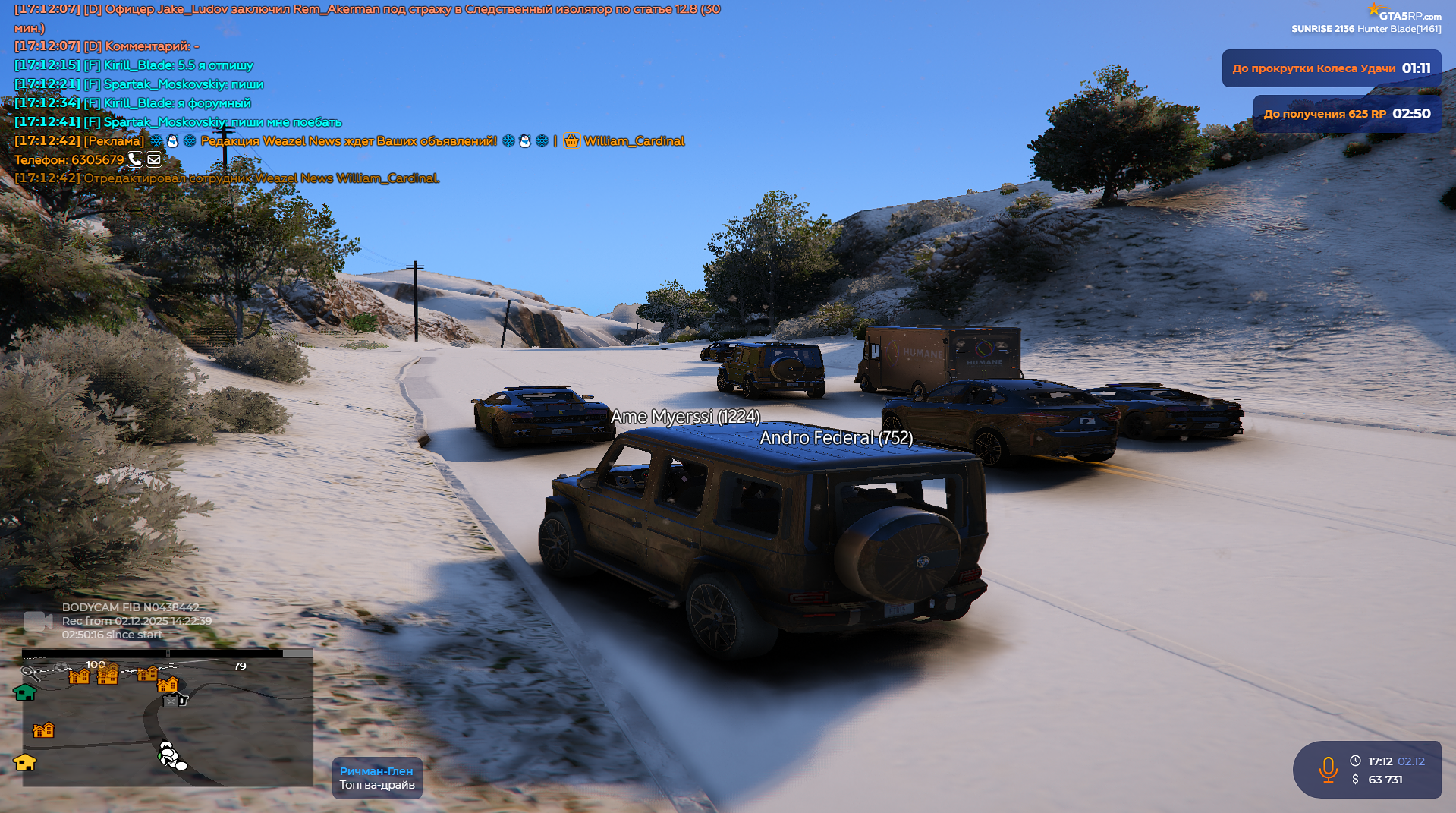Click the GTA5RP.com server logo
The width and height of the screenshot is (1456, 813).
[1404, 14]
